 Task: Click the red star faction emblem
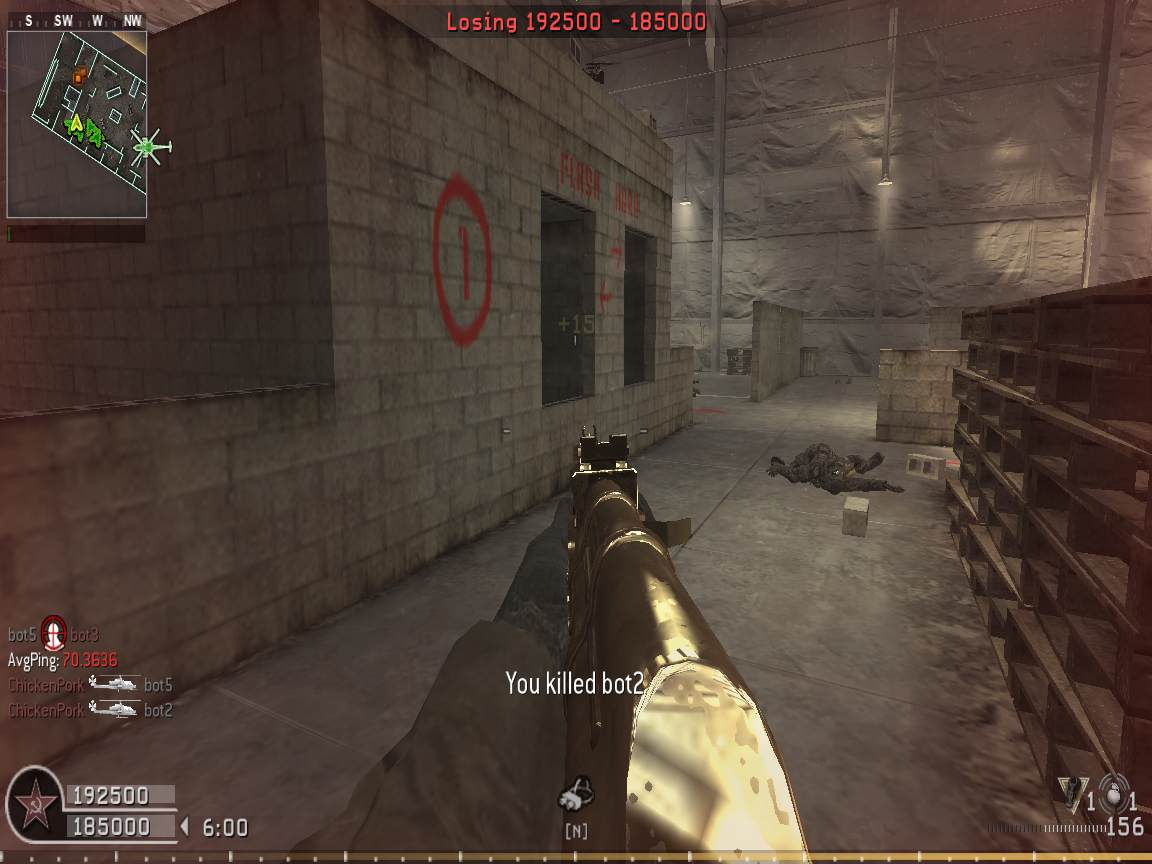[34, 802]
